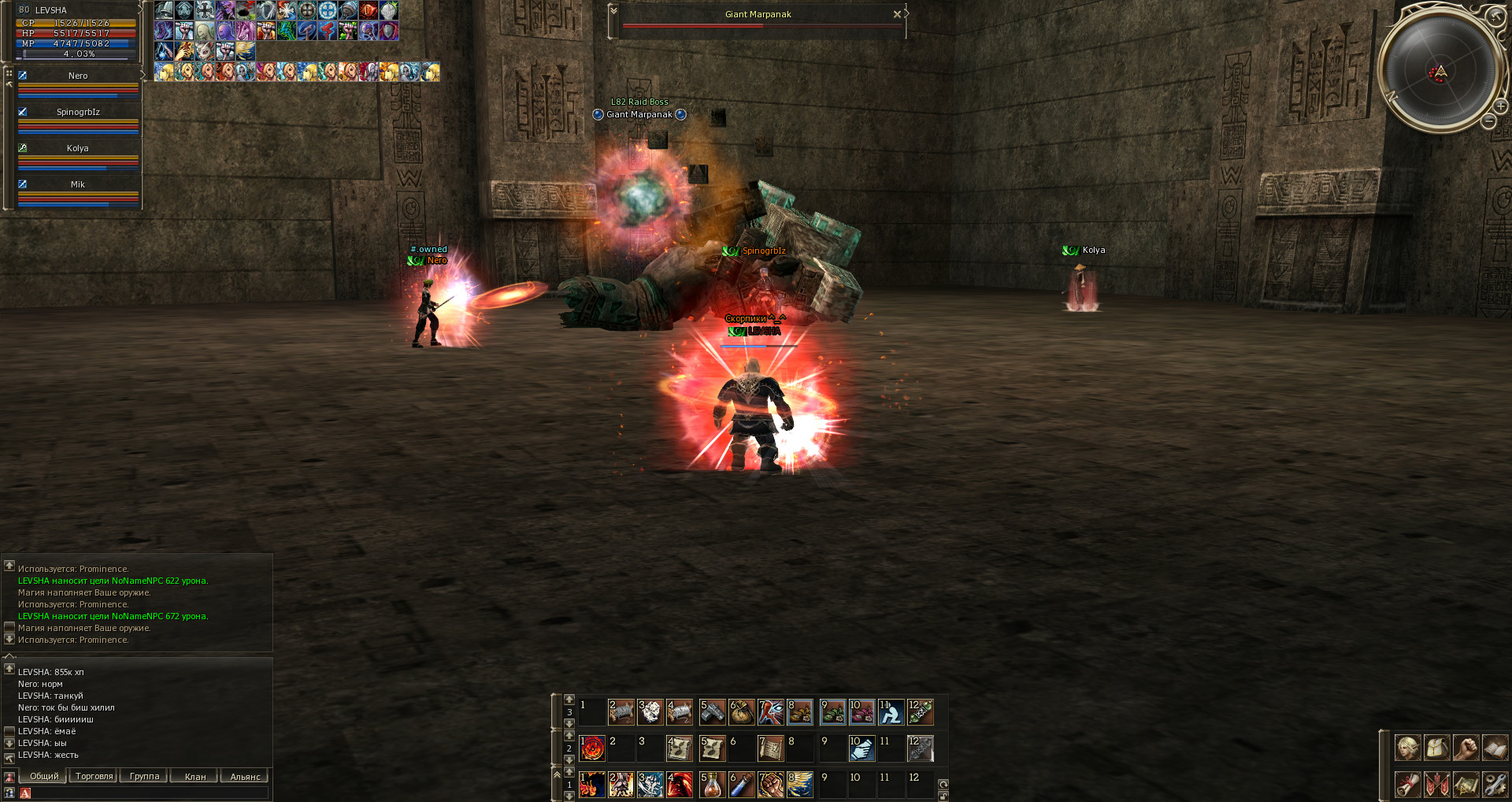Viewport: 1512px width, 802px height.
Task: Open the system menu wrench icon
Action: click(x=1495, y=785)
